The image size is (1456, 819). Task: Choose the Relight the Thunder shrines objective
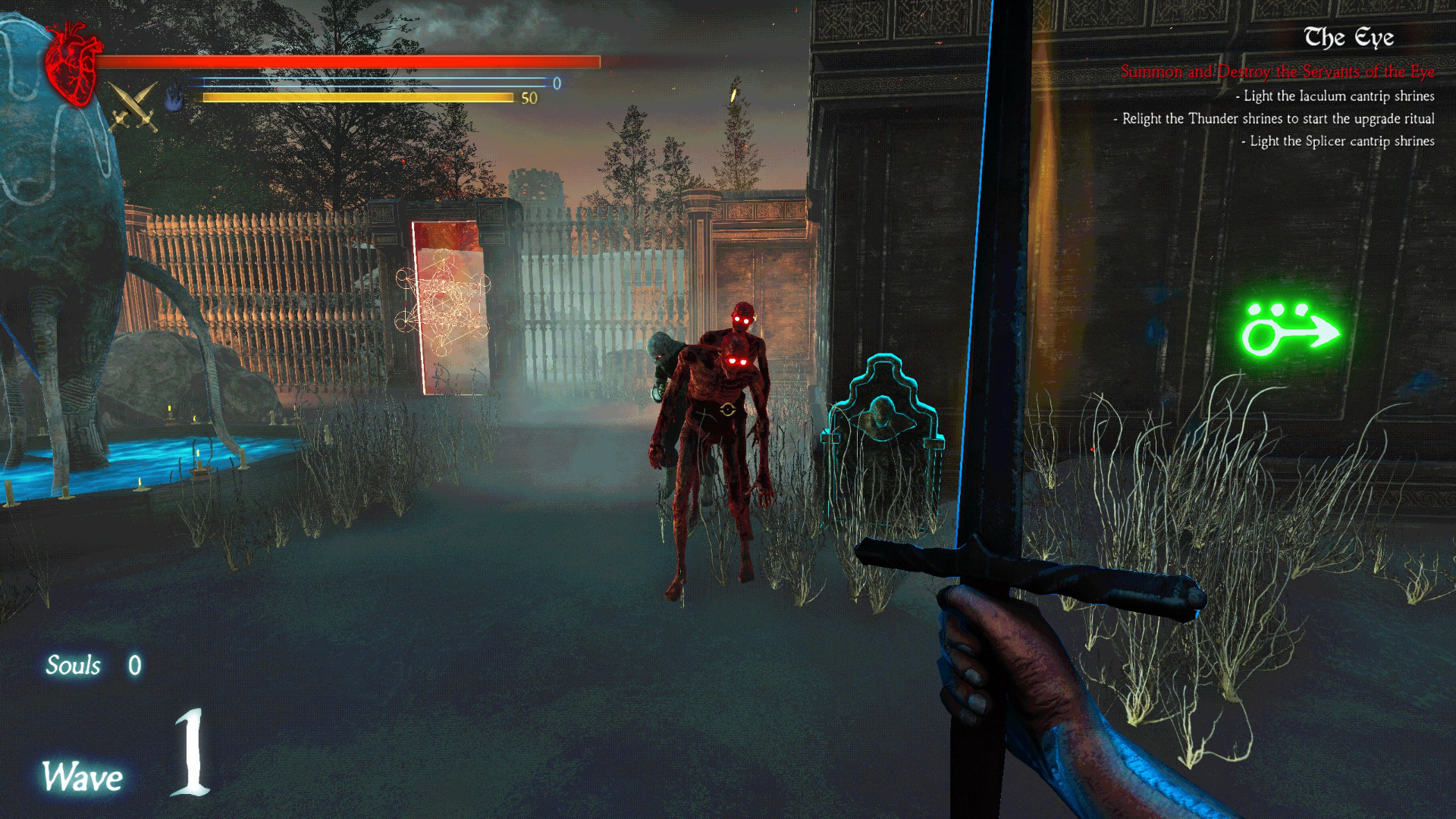pyautogui.click(x=1274, y=119)
